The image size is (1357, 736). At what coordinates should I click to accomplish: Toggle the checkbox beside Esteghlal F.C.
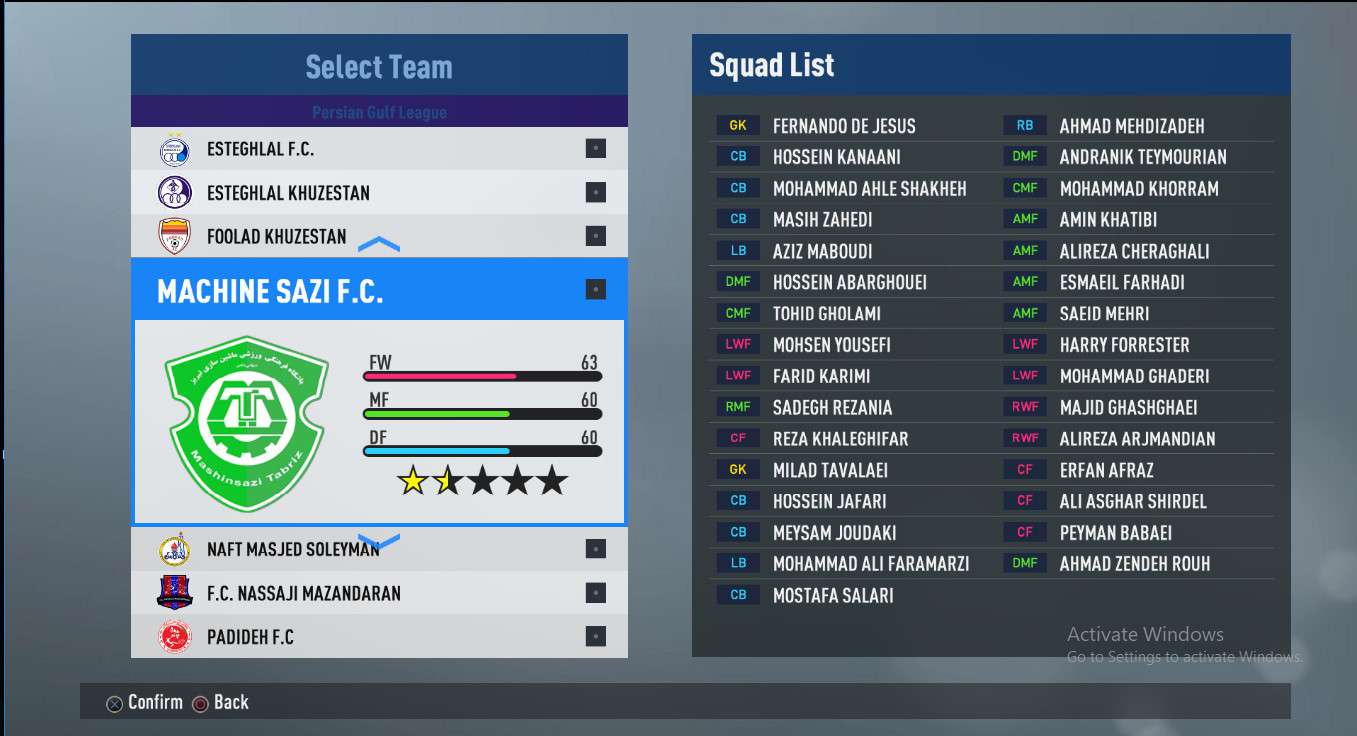point(595,149)
